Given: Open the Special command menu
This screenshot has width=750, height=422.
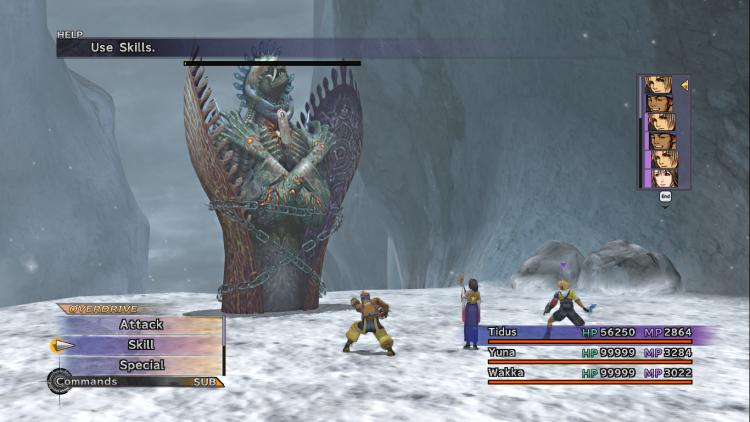Looking at the screenshot, I should pyautogui.click(x=141, y=365).
